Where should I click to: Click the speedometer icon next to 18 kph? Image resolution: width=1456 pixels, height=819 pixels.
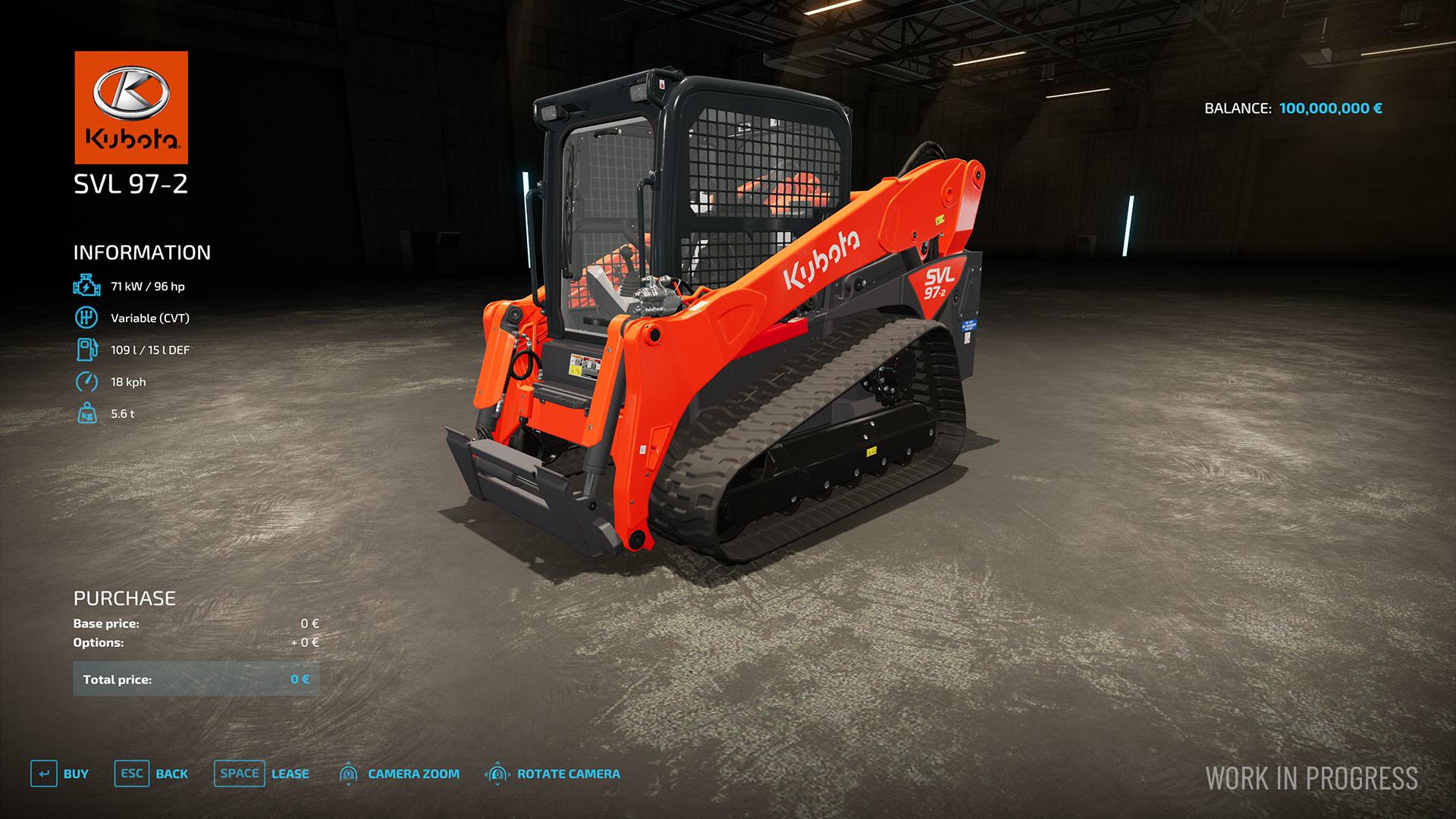(x=86, y=382)
